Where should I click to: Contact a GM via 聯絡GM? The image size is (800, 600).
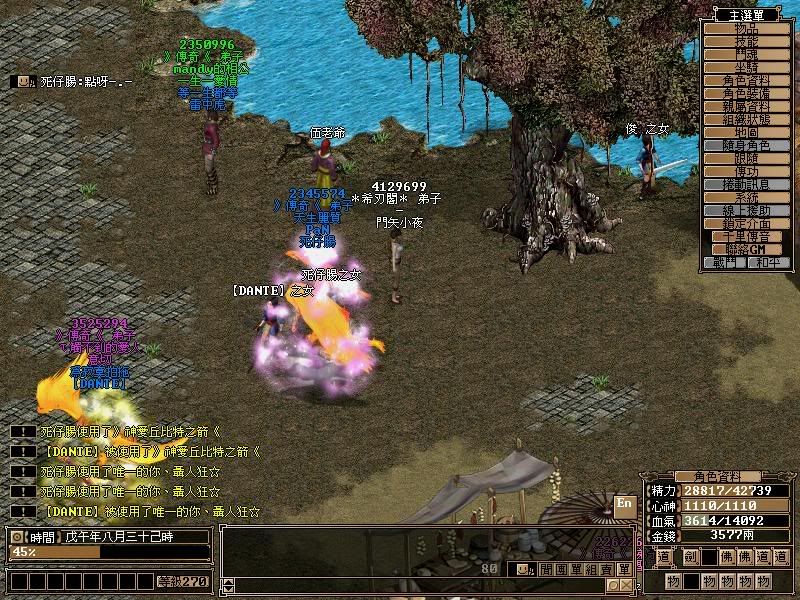[x=746, y=249]
